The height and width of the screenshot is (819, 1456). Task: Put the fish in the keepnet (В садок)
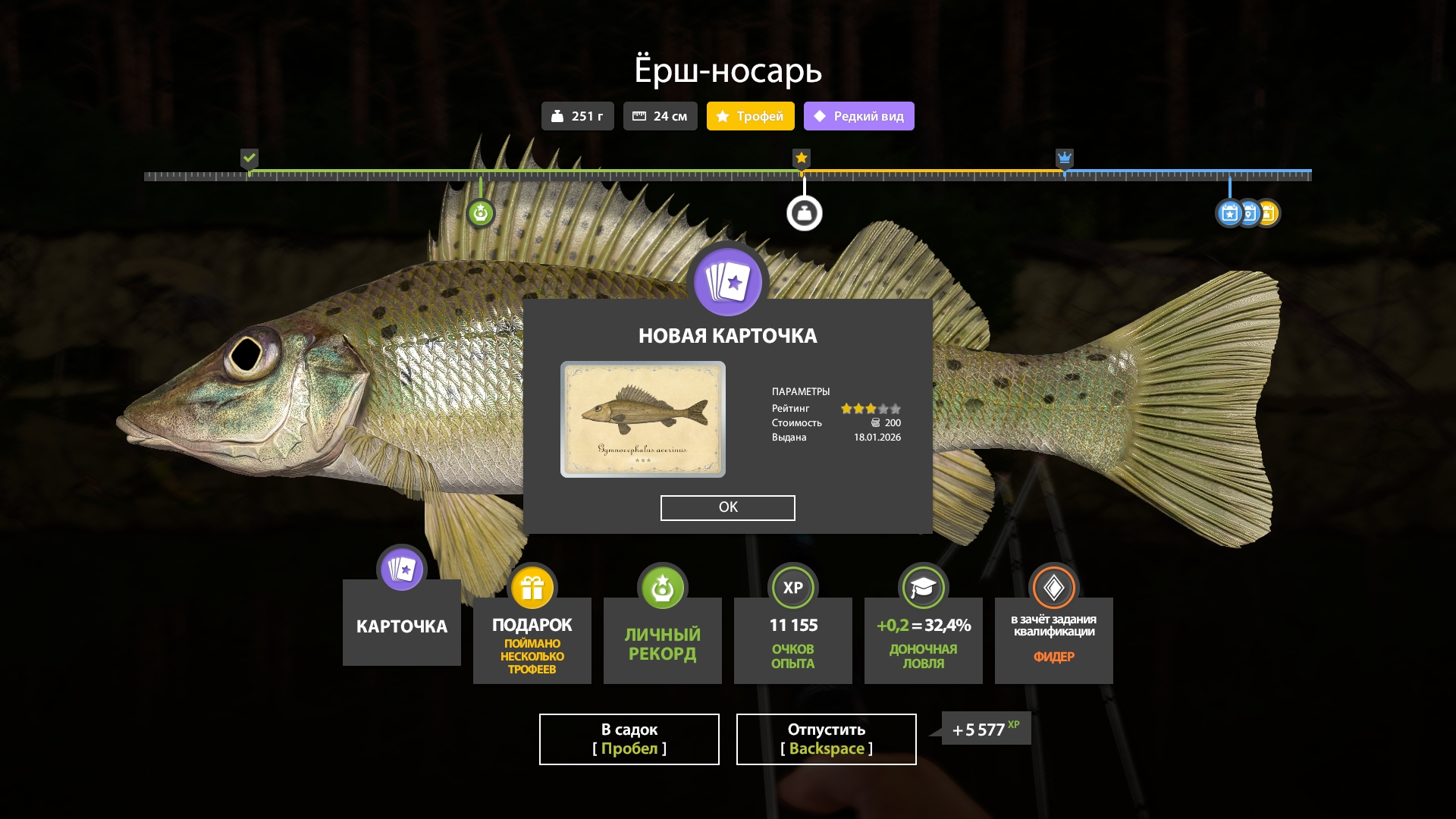coord(629,739)
